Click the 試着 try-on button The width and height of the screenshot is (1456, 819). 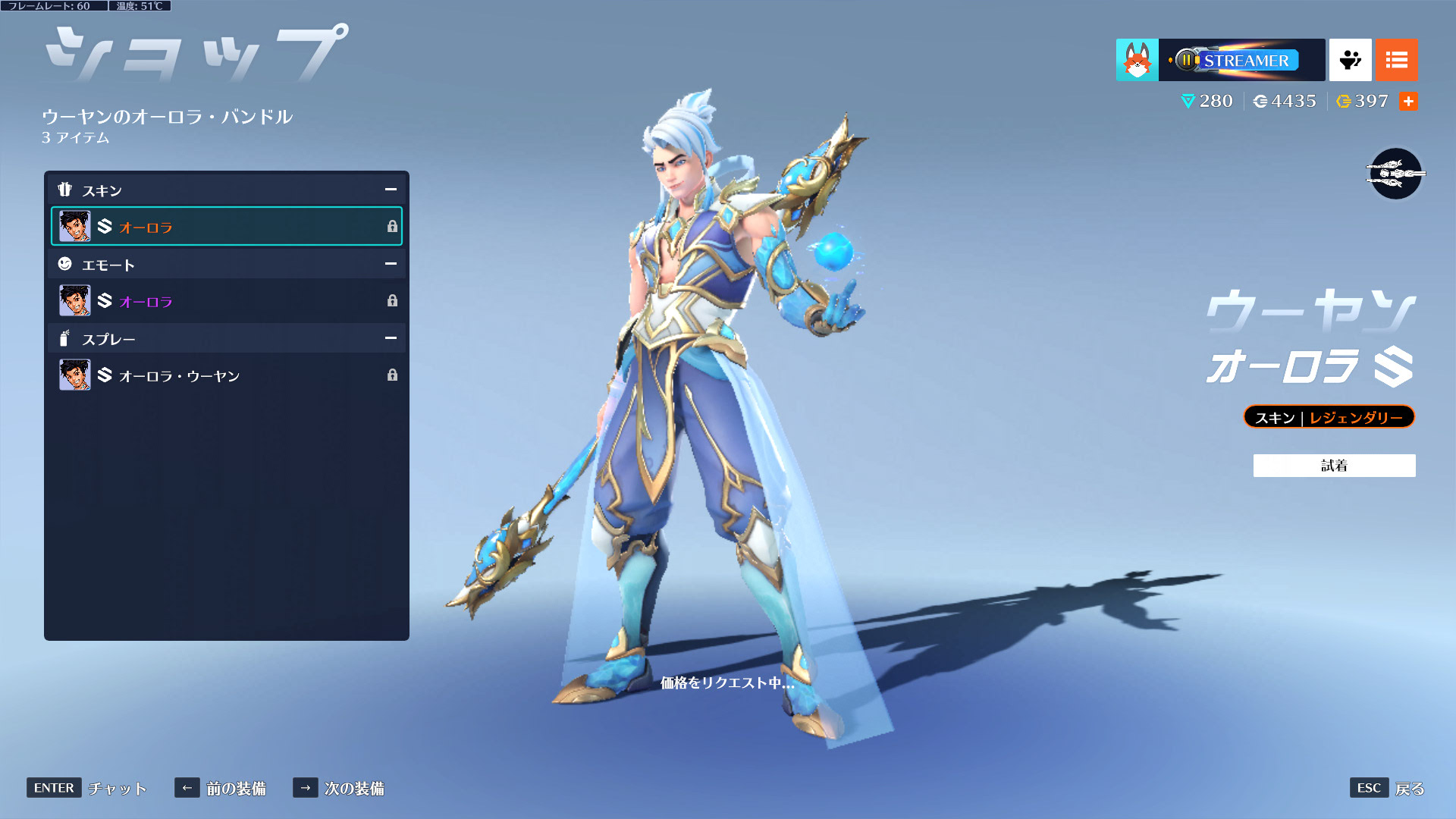pos(1334,466)
